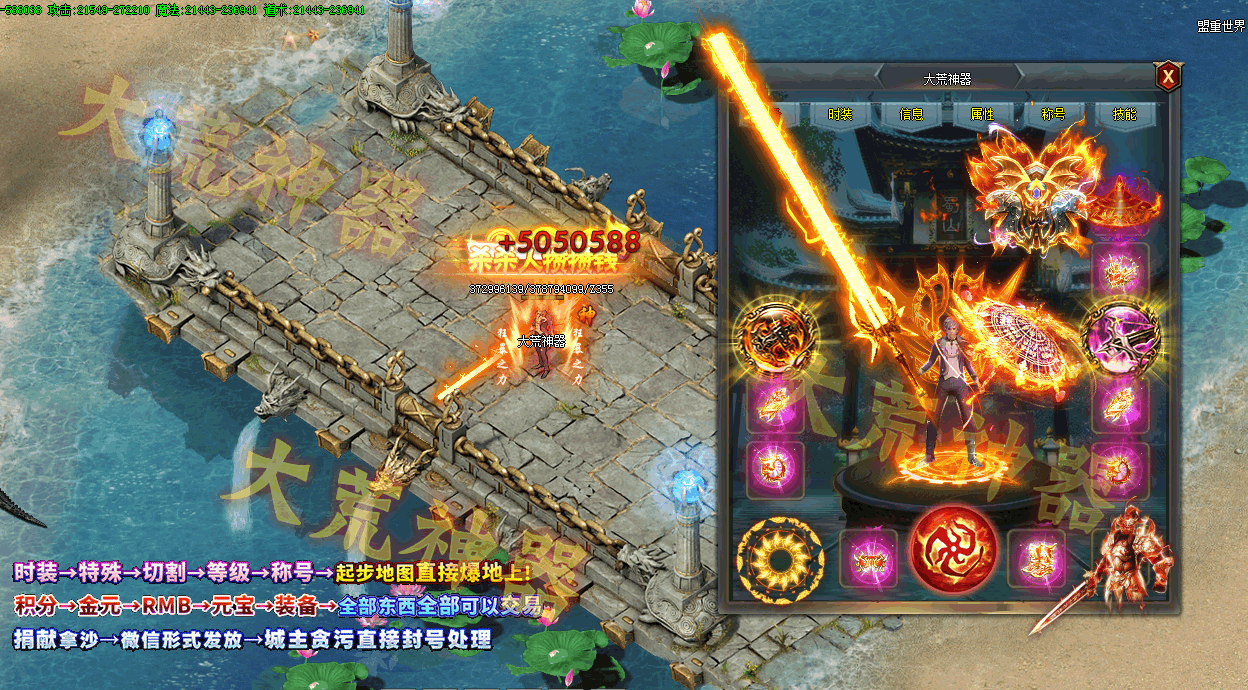Open the 信息 tab

(911, 114)
